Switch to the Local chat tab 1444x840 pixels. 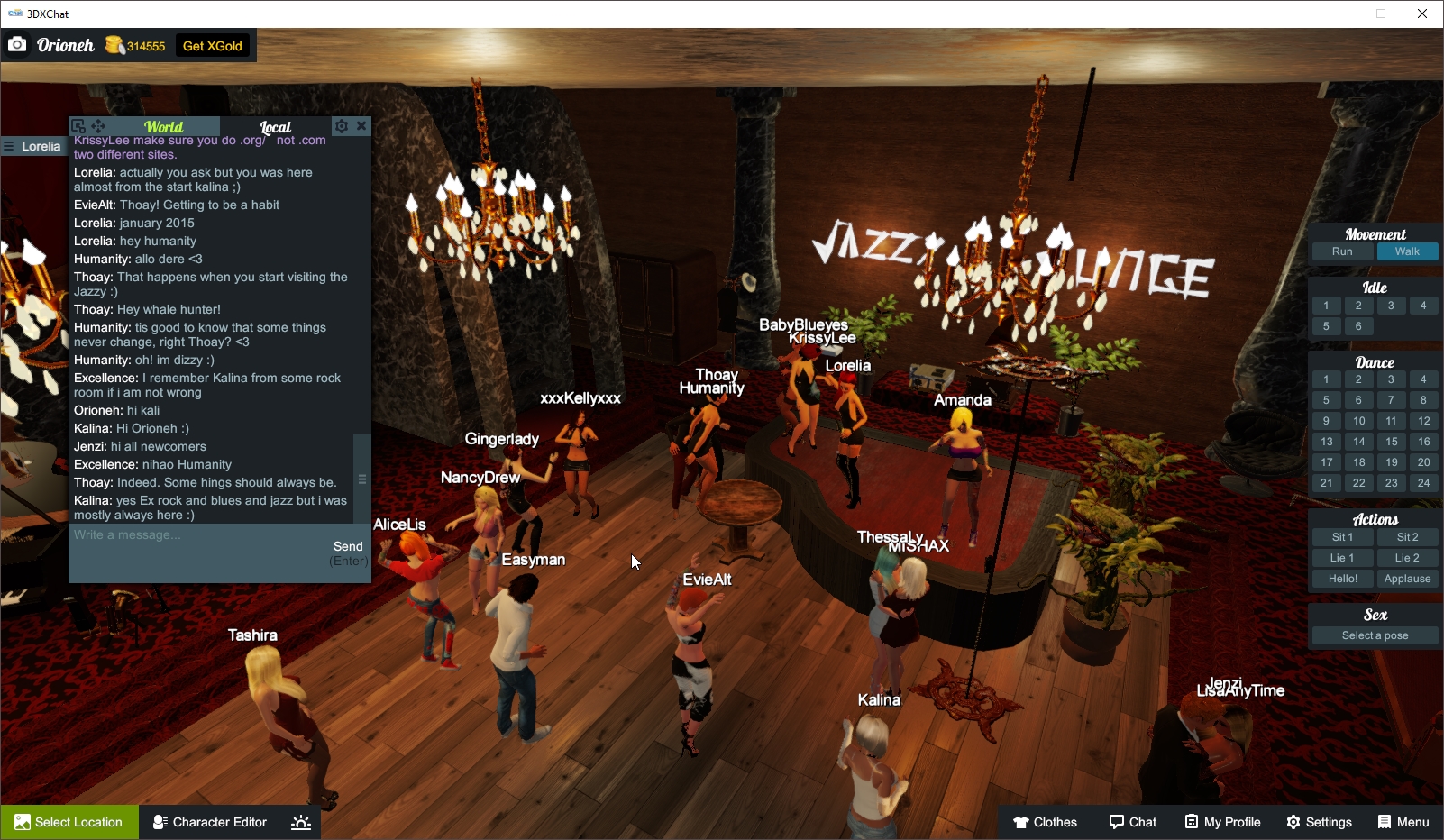(x=273, y=126)
